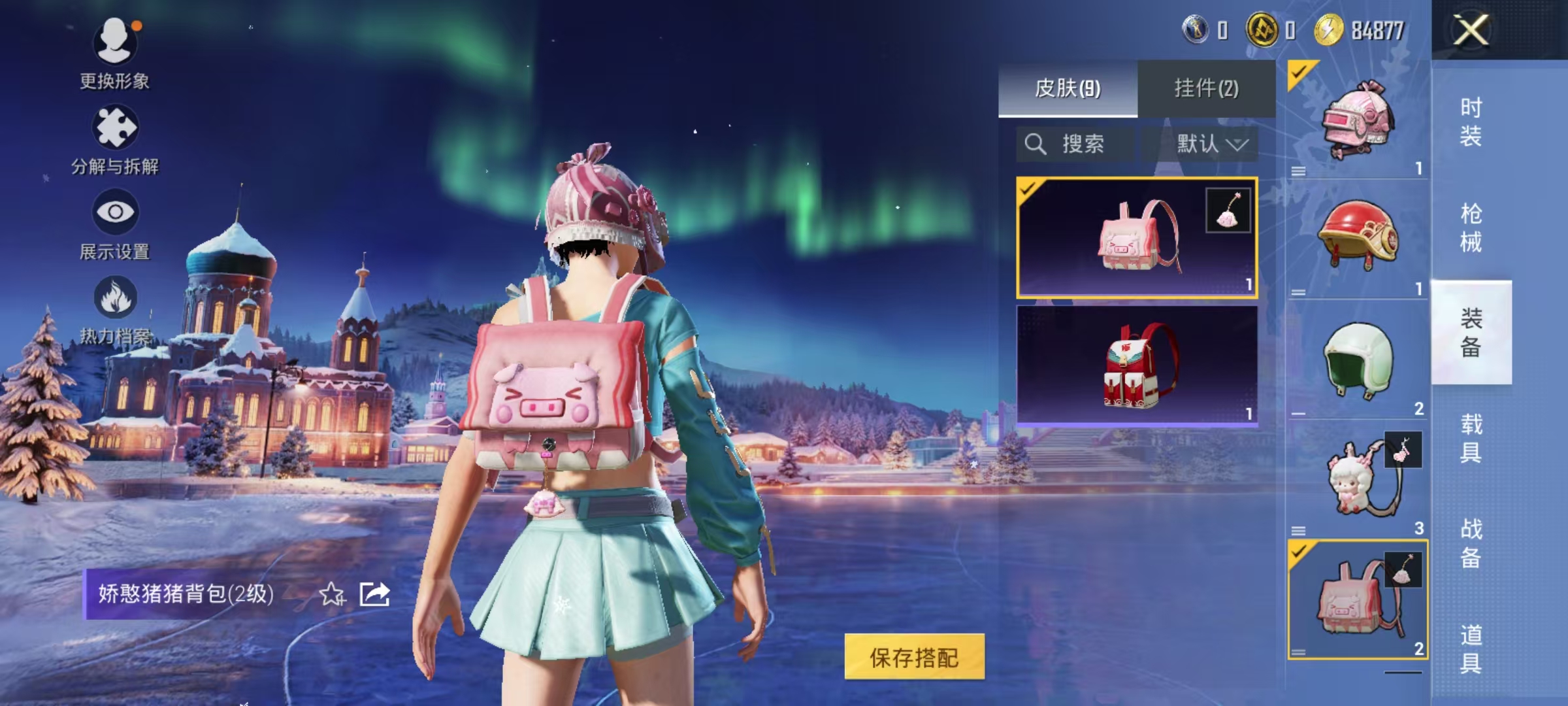The width and height of the screenshot is (1568, 706).
Task: Switch to the 皮肤(9) skins tab
Action: (x=1068, y=88)
